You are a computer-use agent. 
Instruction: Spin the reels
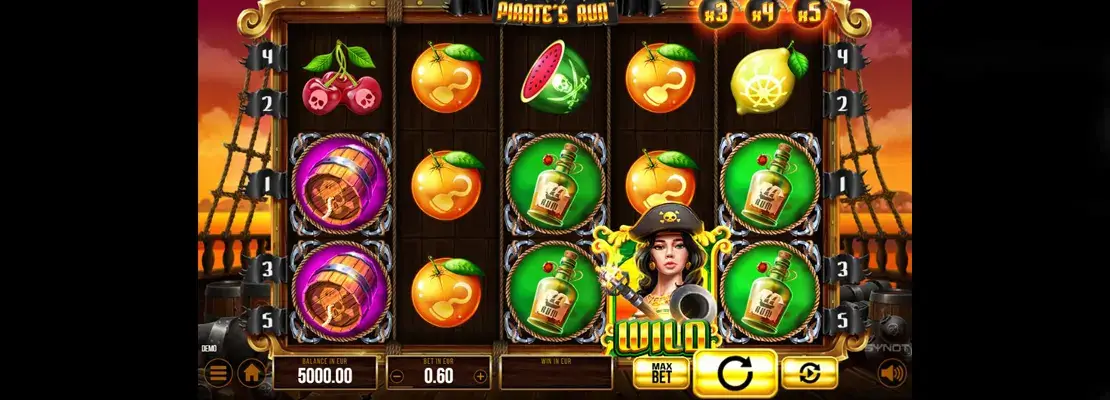pyautogui.click(x=735, y=373)
